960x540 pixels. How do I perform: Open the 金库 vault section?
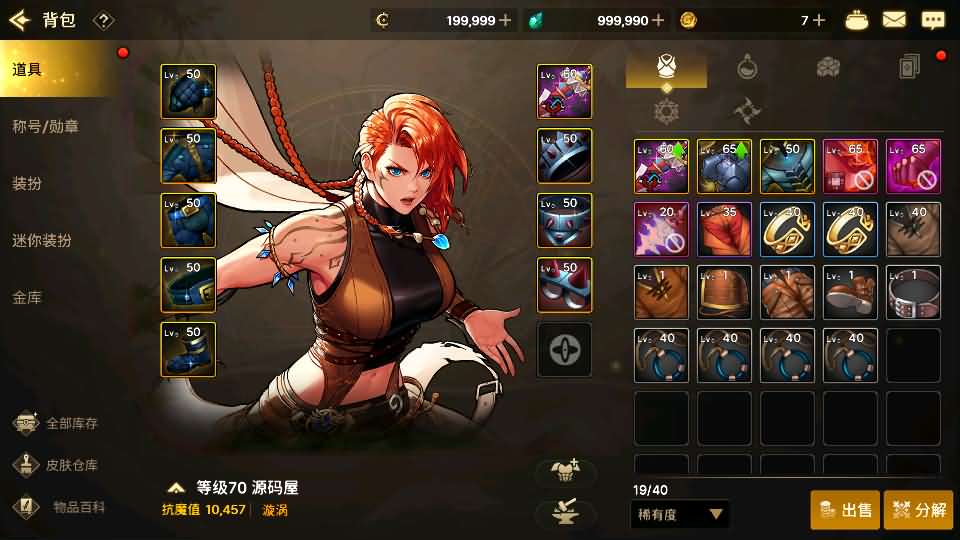[28, 298]
